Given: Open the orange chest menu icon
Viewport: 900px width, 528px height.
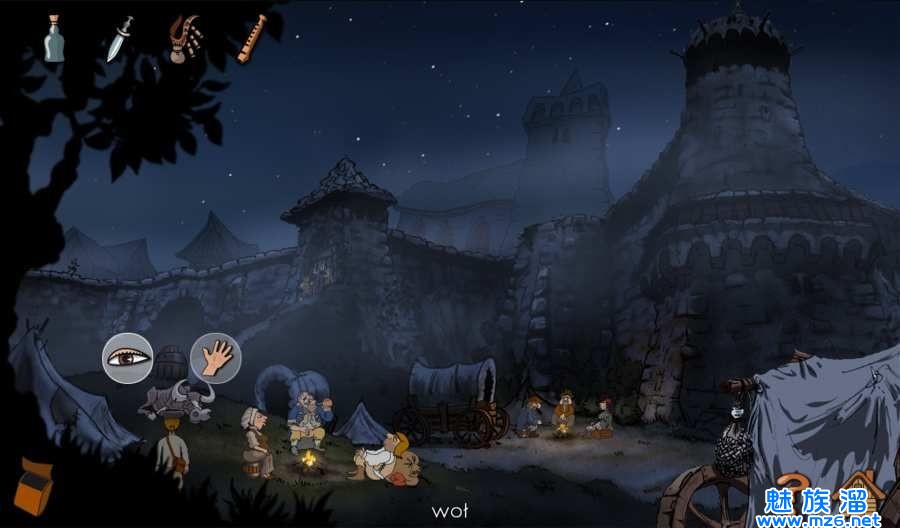Looking at the screenshot, I should coord(33,486).
